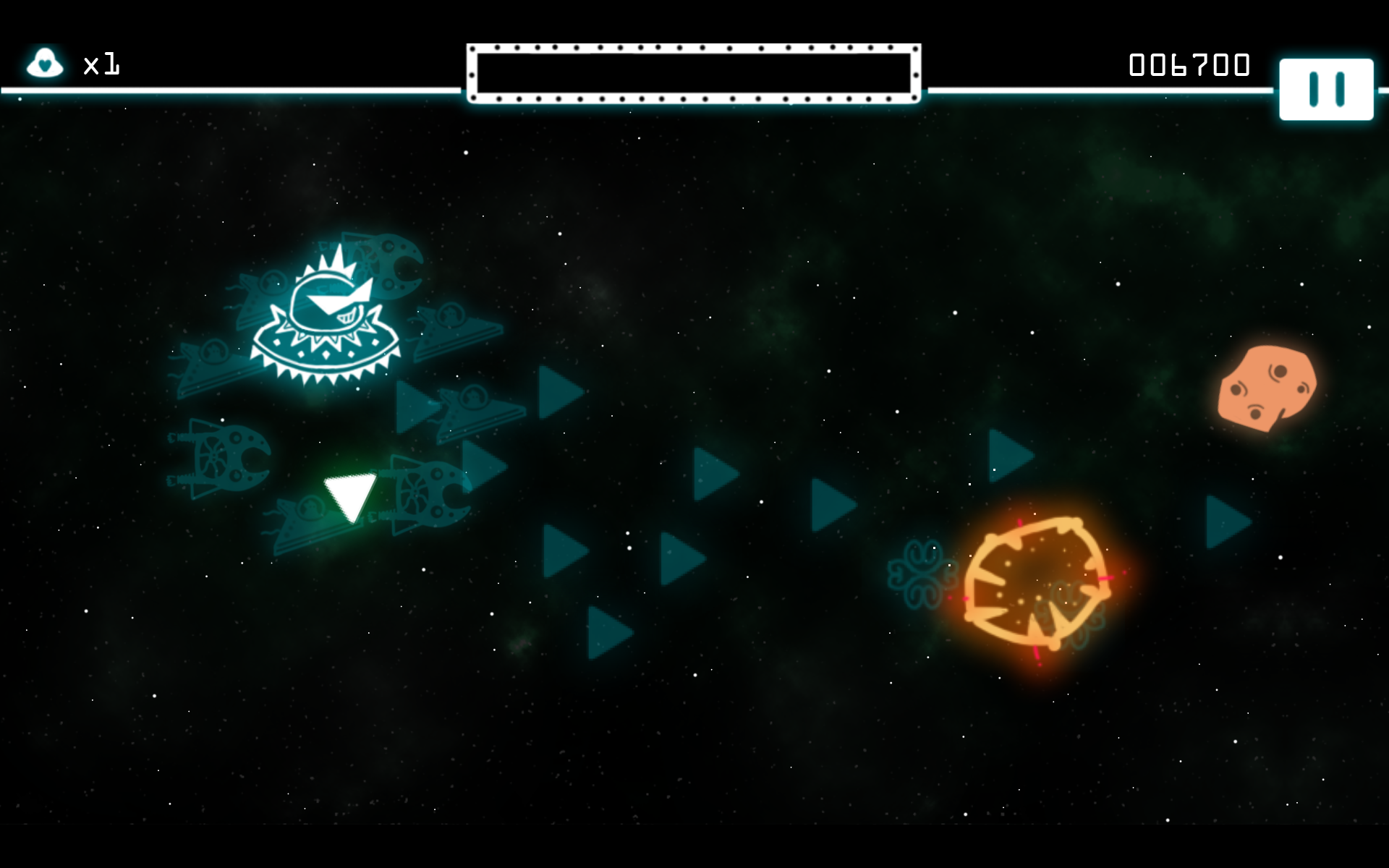Screen dimensions: 1389x868
Task: Click the dark space background area
Action: pyautogui.click(x=796, y=759)
